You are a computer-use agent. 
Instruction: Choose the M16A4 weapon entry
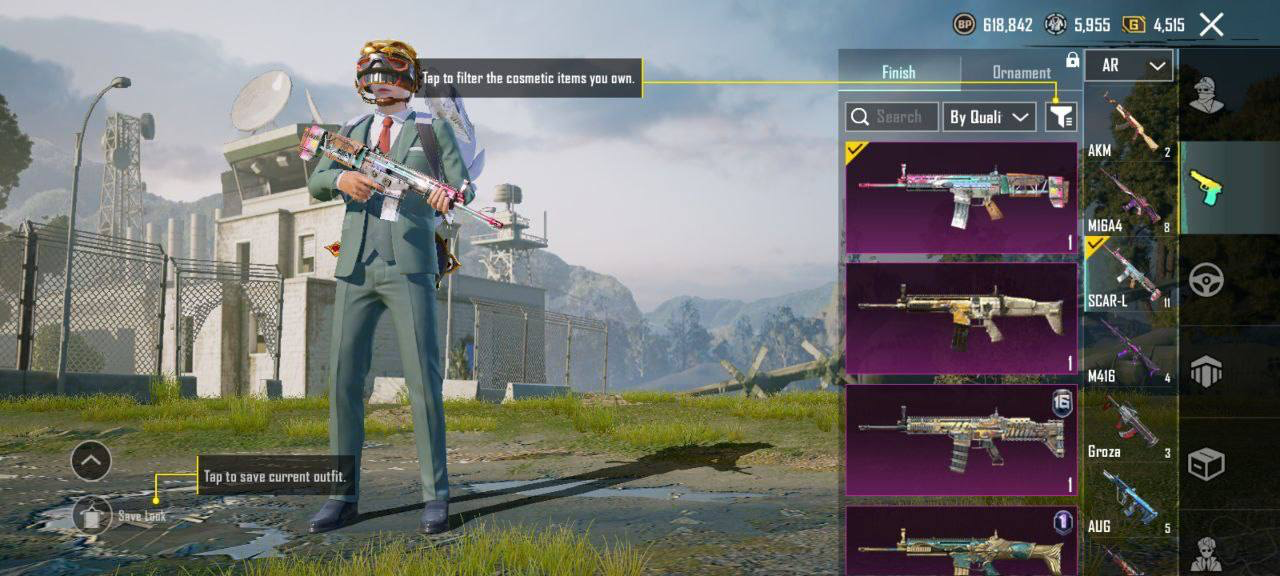(1130, 200)
